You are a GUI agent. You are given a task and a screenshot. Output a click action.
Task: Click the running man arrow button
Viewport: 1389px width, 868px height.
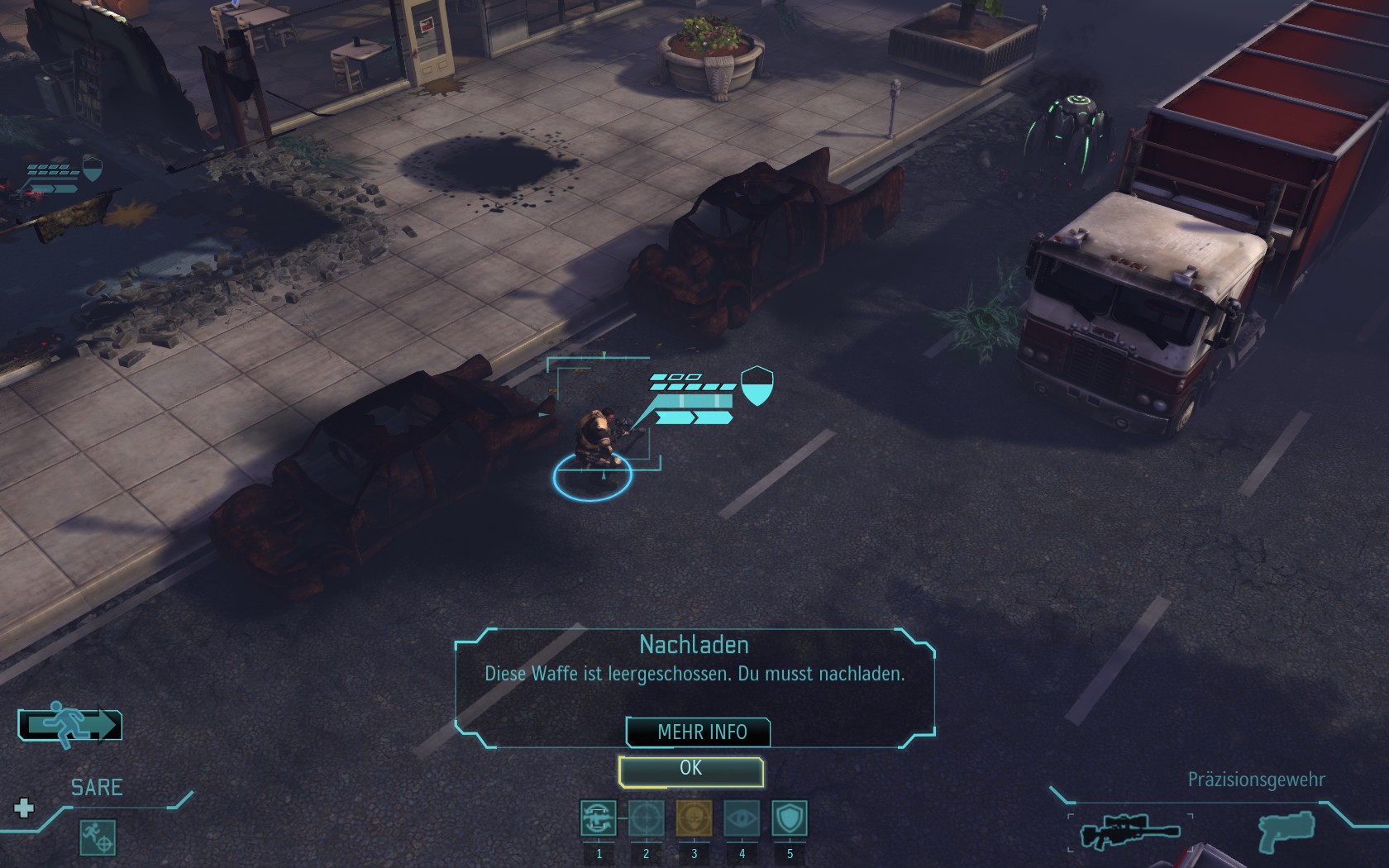(70, 725)
